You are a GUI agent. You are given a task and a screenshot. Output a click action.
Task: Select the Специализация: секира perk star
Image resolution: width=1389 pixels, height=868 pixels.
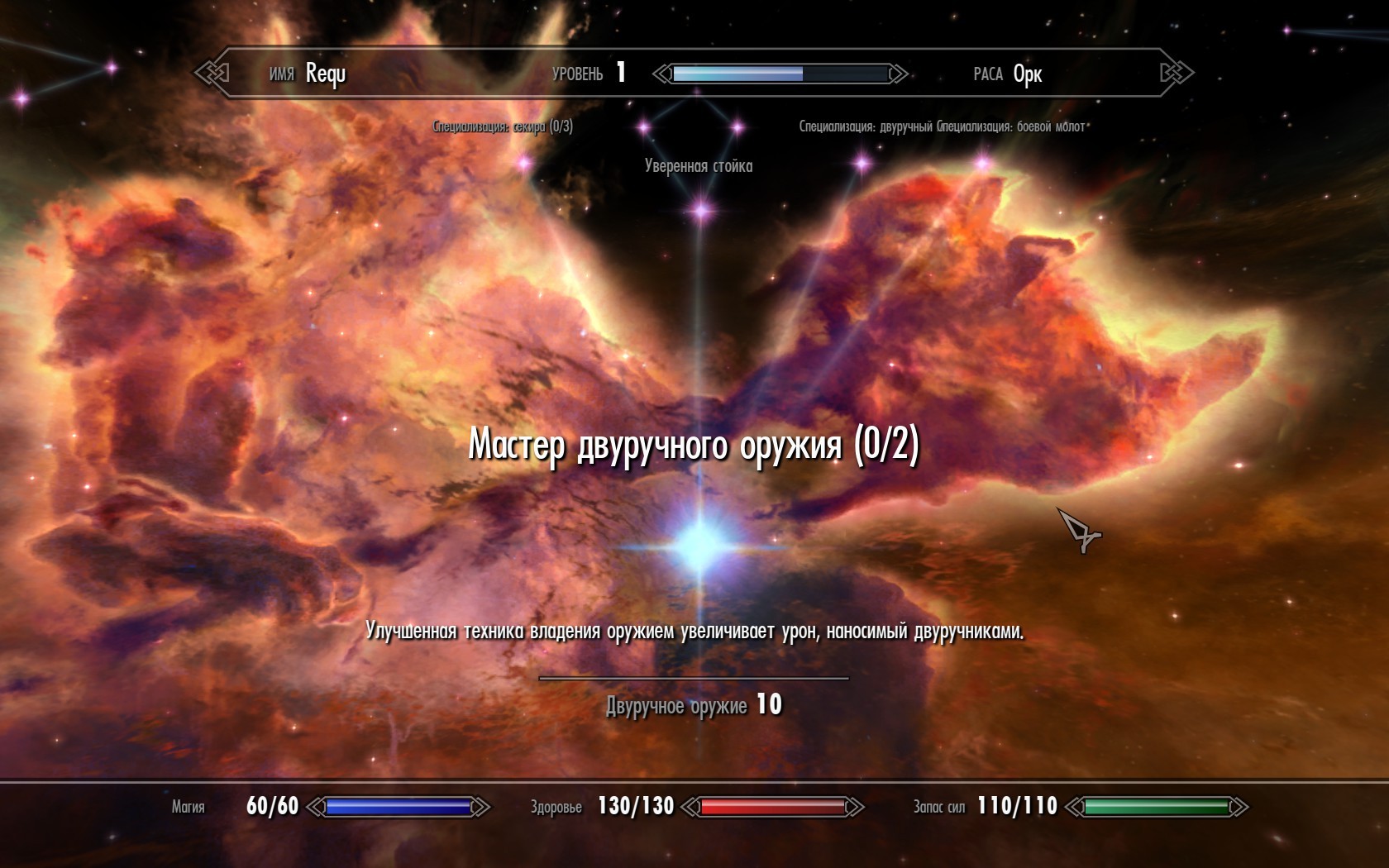(x=524, y=163)
